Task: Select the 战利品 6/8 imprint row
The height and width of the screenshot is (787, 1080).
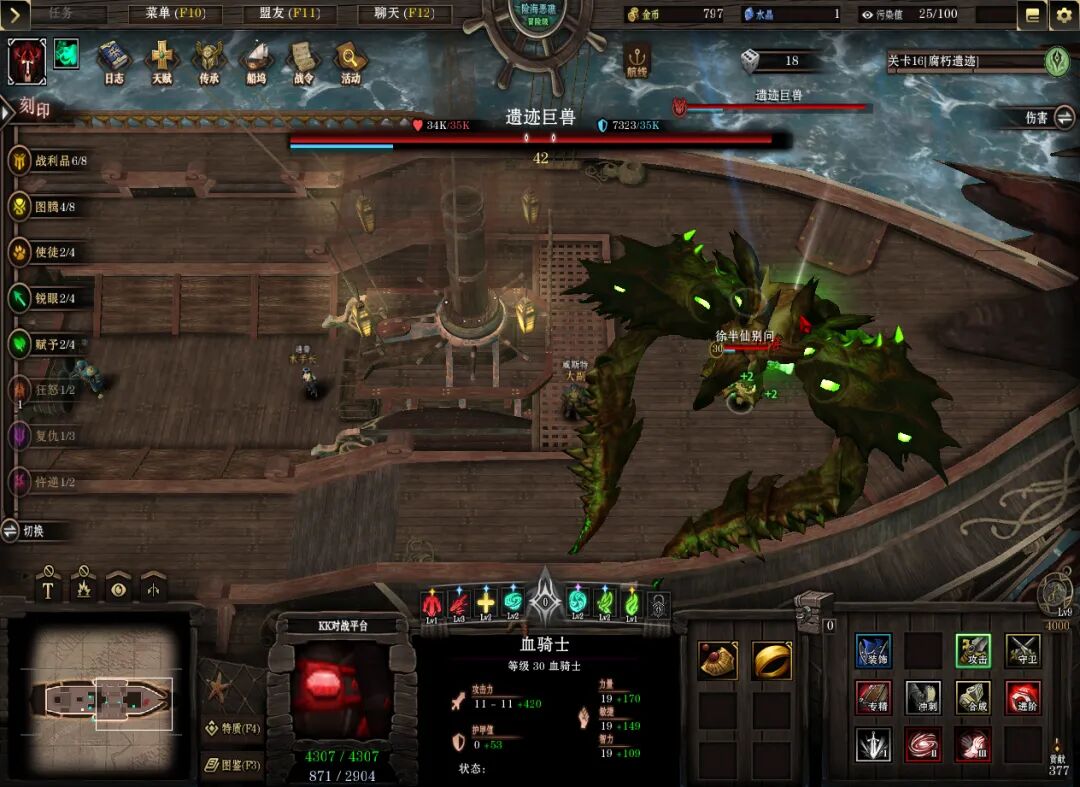Action: pos(55,161)
